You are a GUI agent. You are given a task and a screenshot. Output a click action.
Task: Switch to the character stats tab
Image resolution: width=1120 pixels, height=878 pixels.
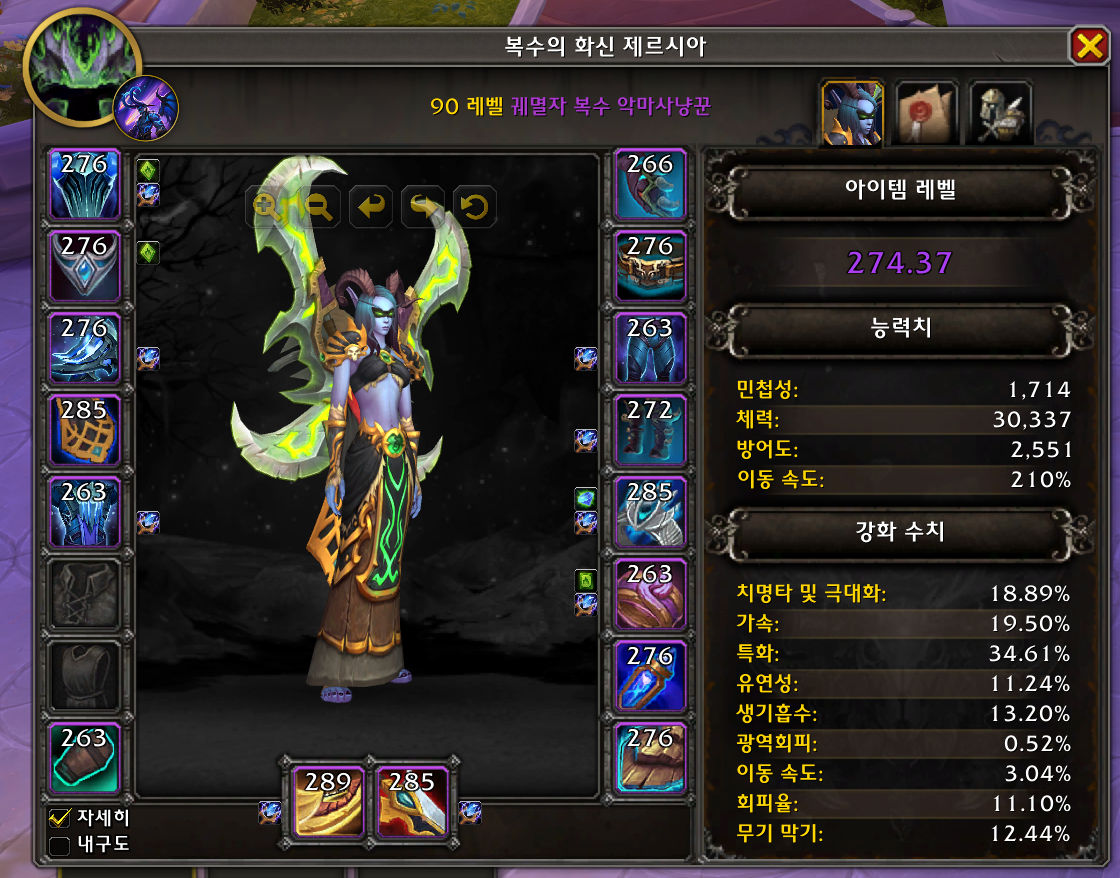click(x=852, y=114)
